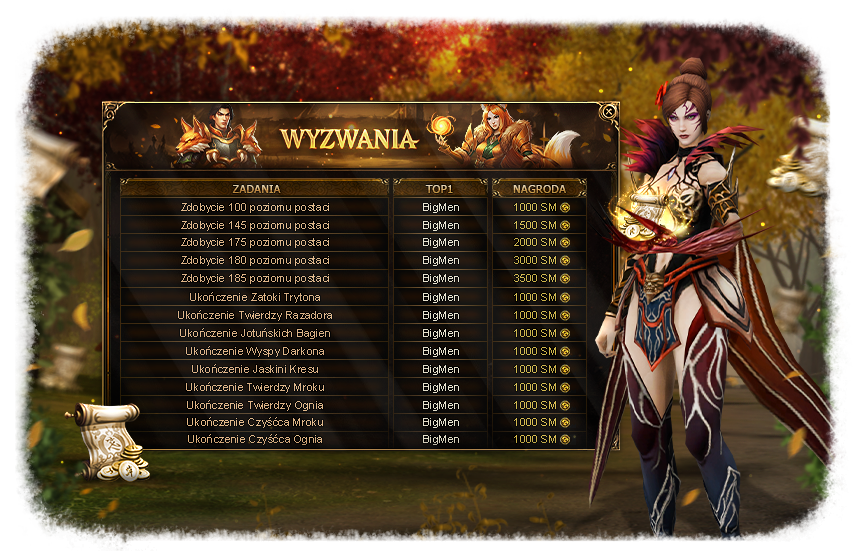Select the Zdobycie 100 poziomu postaci row
The image size is (857, 553).
[x=255, y=207]
